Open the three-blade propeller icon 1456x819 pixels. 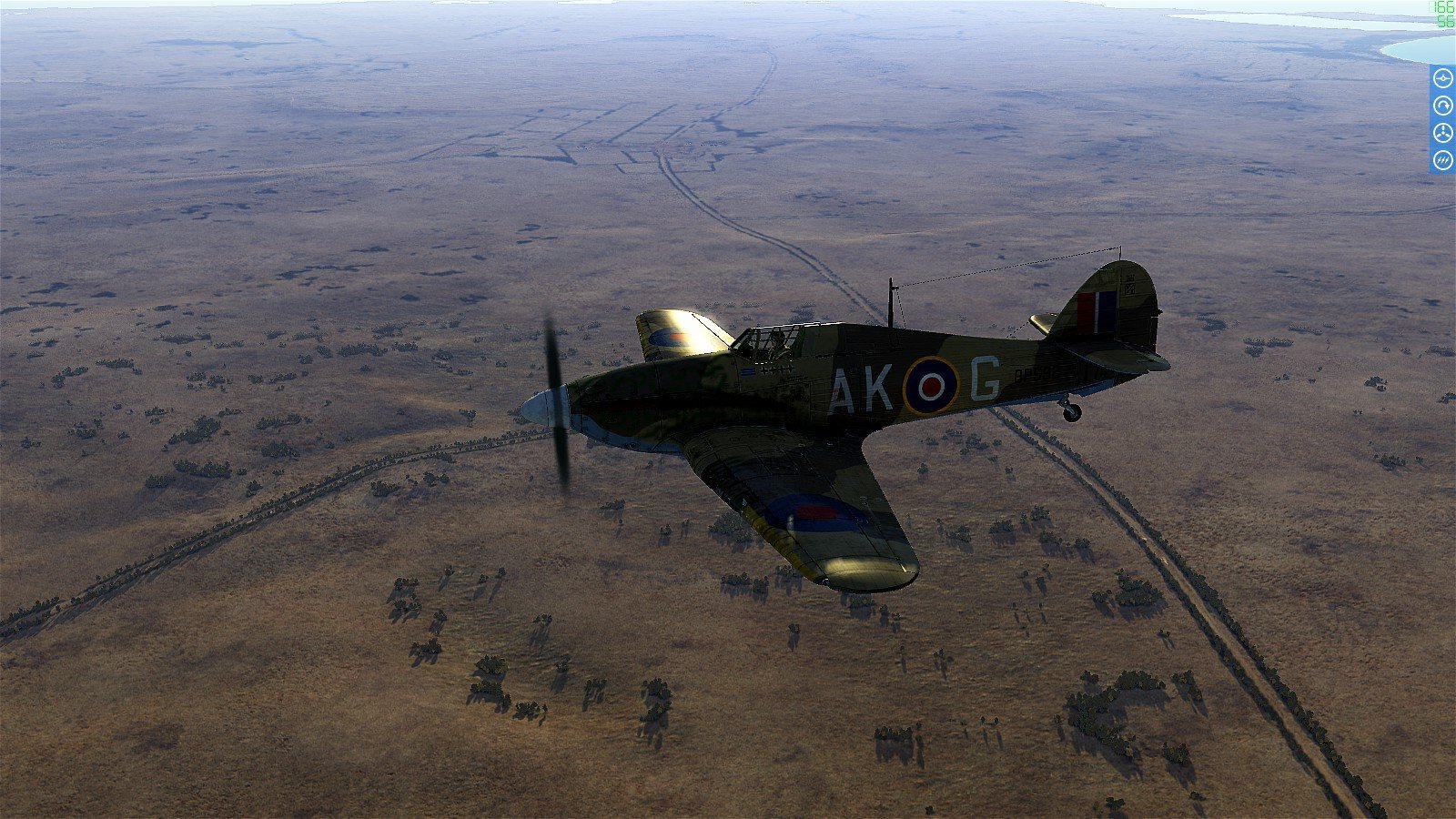pyautogui.click(x=1442, y=134)
